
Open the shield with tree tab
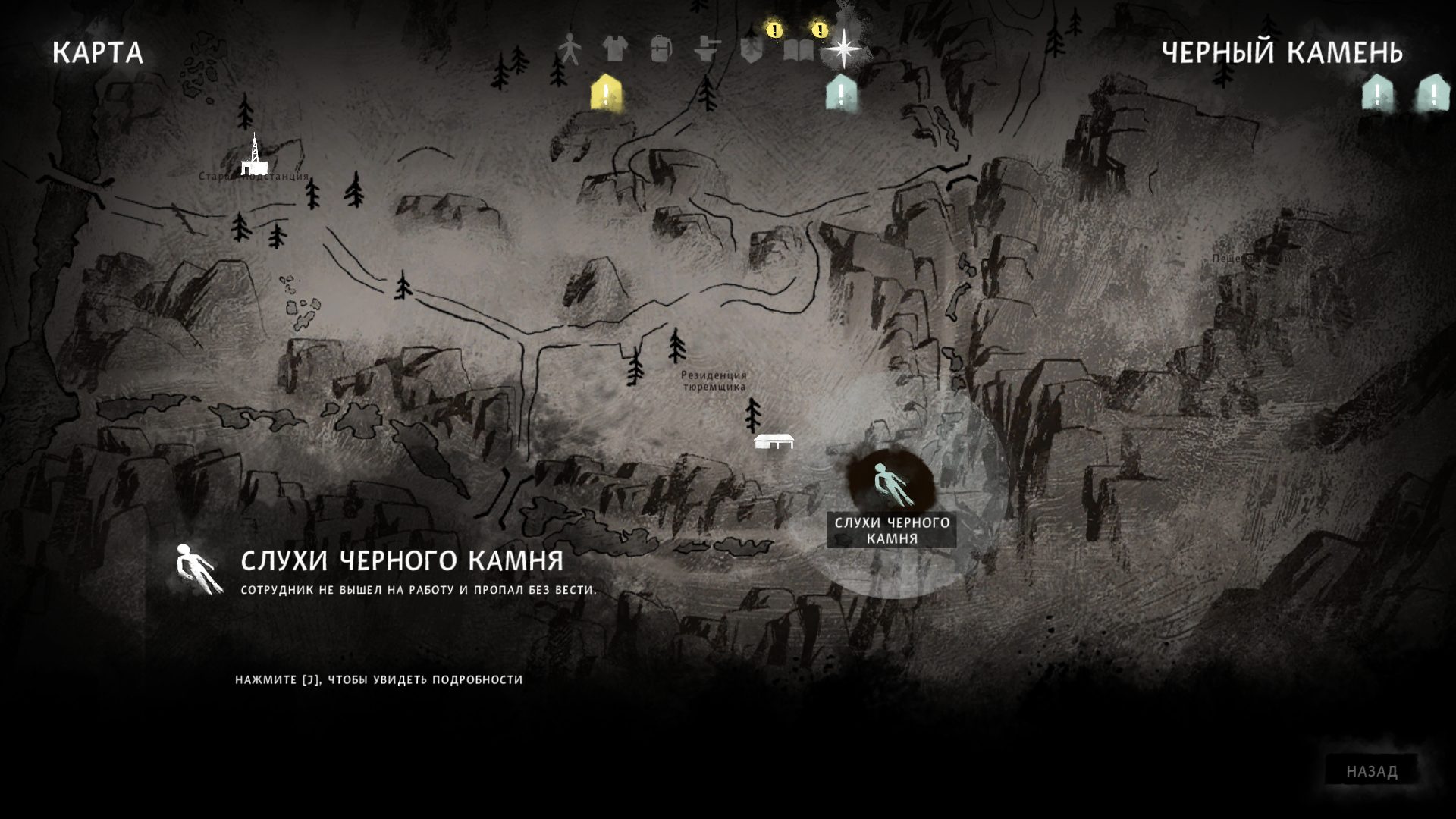(x=752, y=50)
